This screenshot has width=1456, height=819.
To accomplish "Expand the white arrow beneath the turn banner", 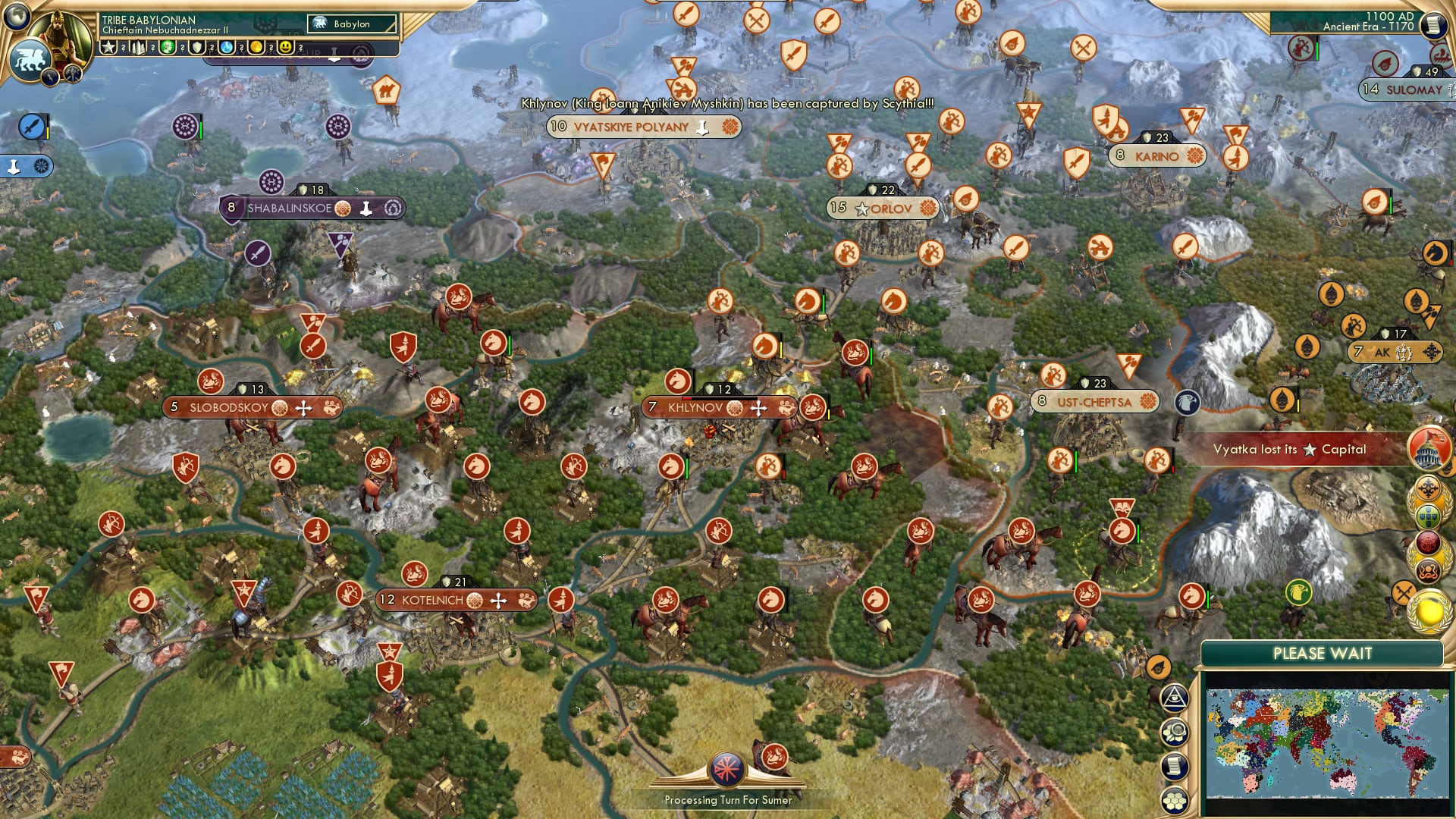I will click(x=334, y=59).
